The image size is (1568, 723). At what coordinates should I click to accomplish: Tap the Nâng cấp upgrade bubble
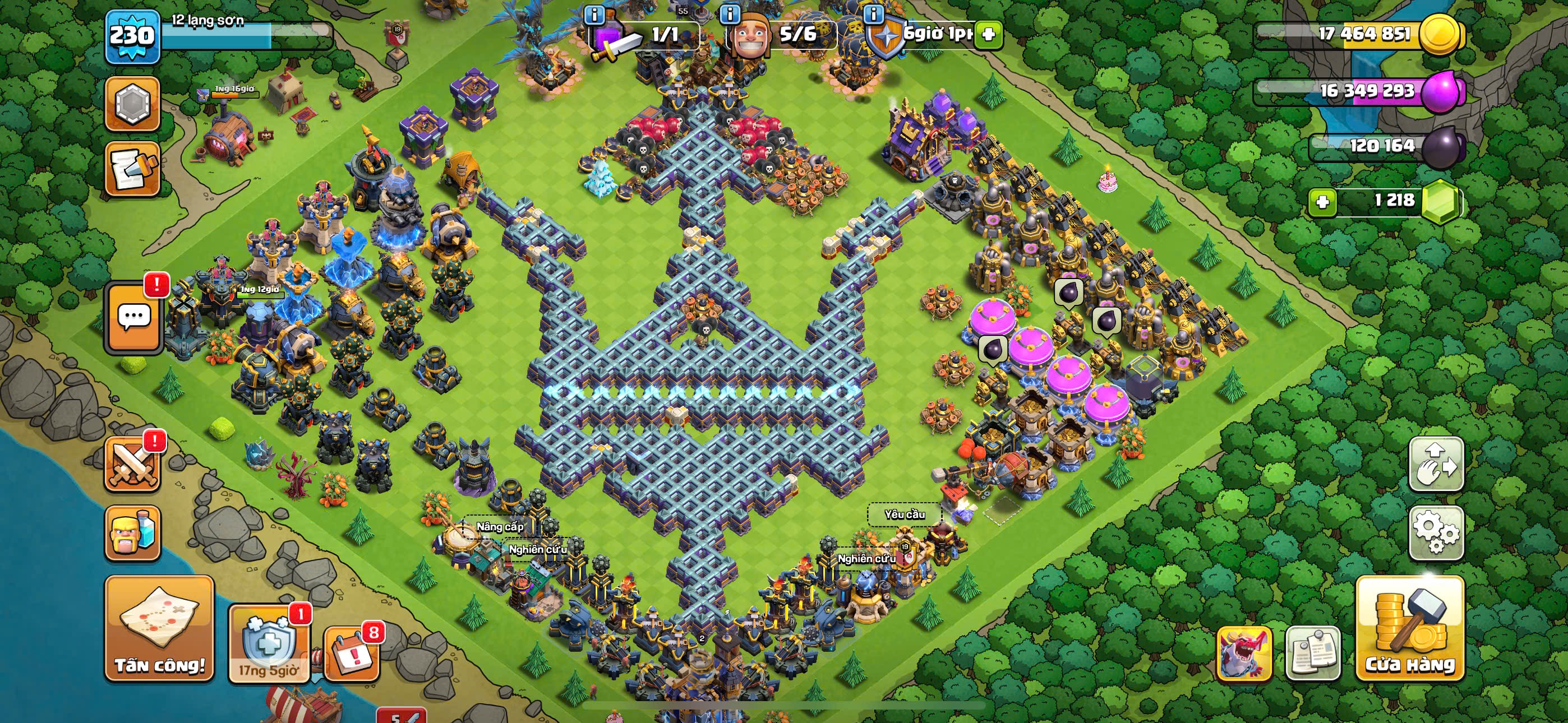click(x=500, y=526)
